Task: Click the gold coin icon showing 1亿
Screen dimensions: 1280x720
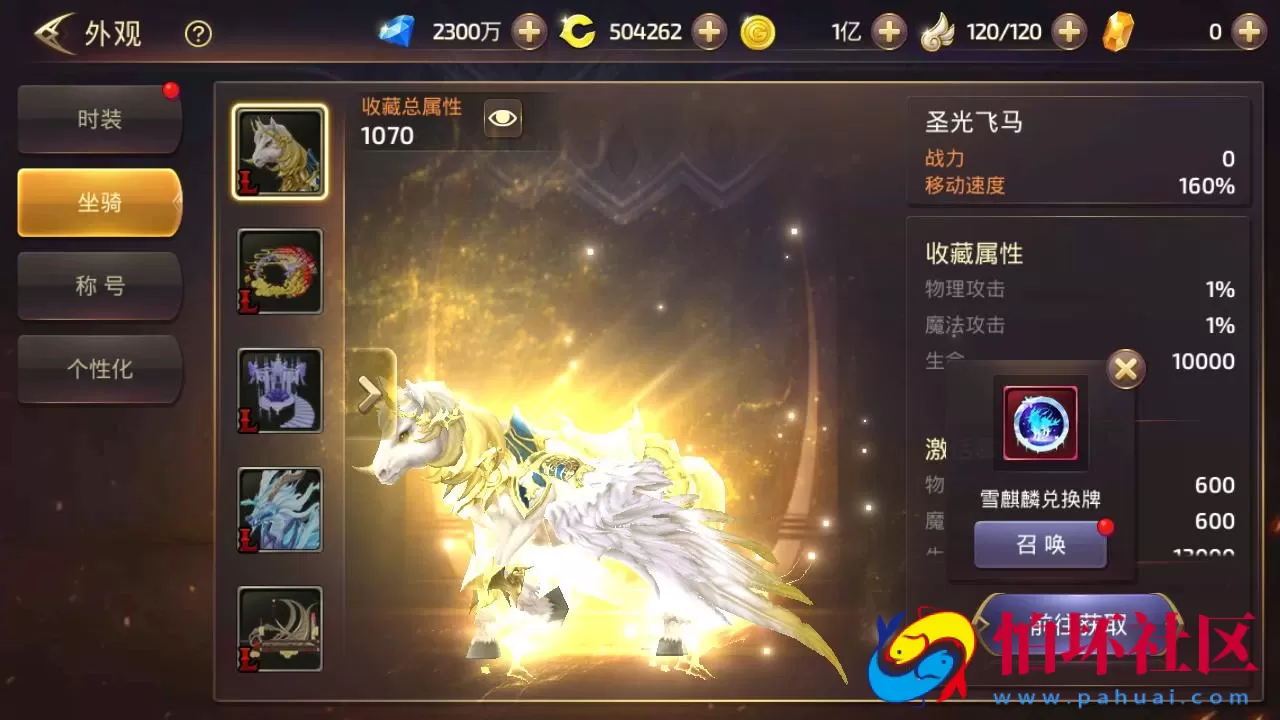Action: (757, 31)
